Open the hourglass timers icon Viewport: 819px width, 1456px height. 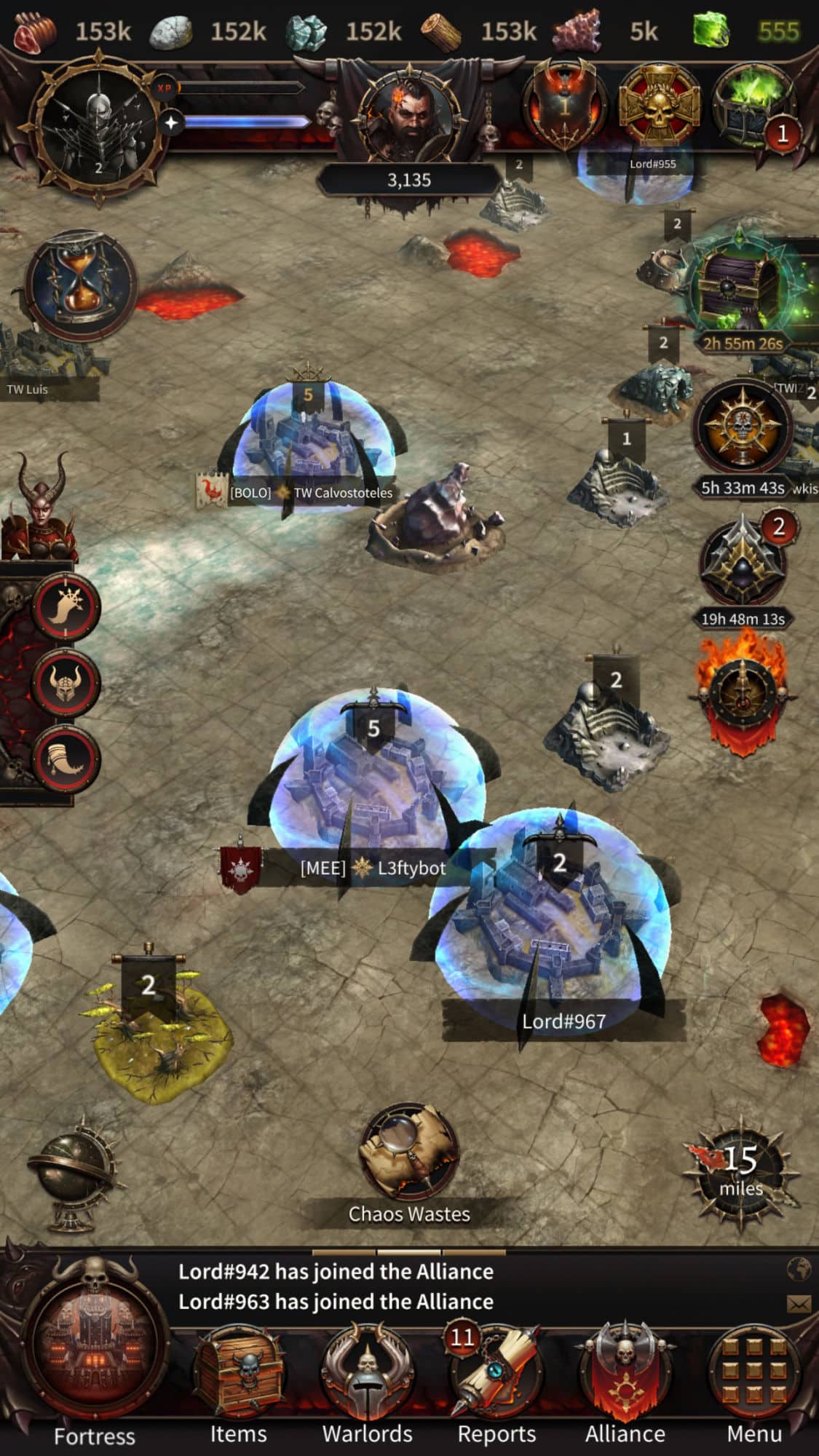(x=80, y=284)
